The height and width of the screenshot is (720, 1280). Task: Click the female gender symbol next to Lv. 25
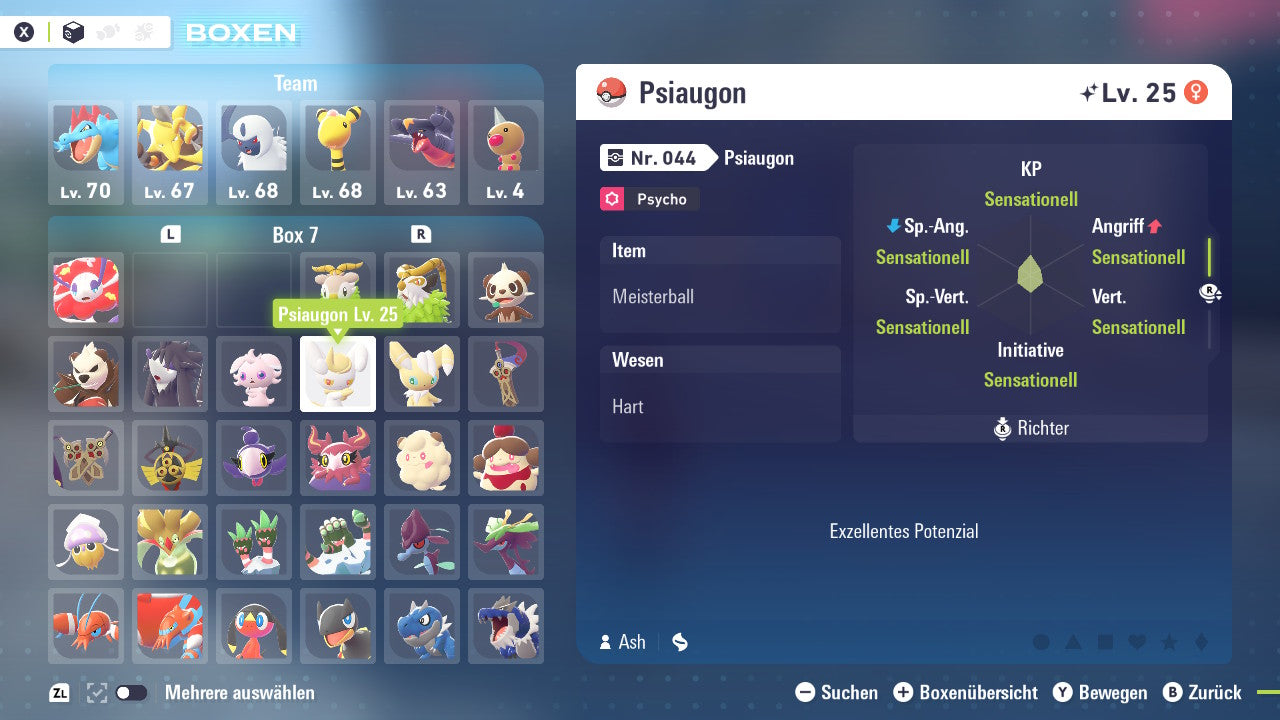tap(1197, 91)
